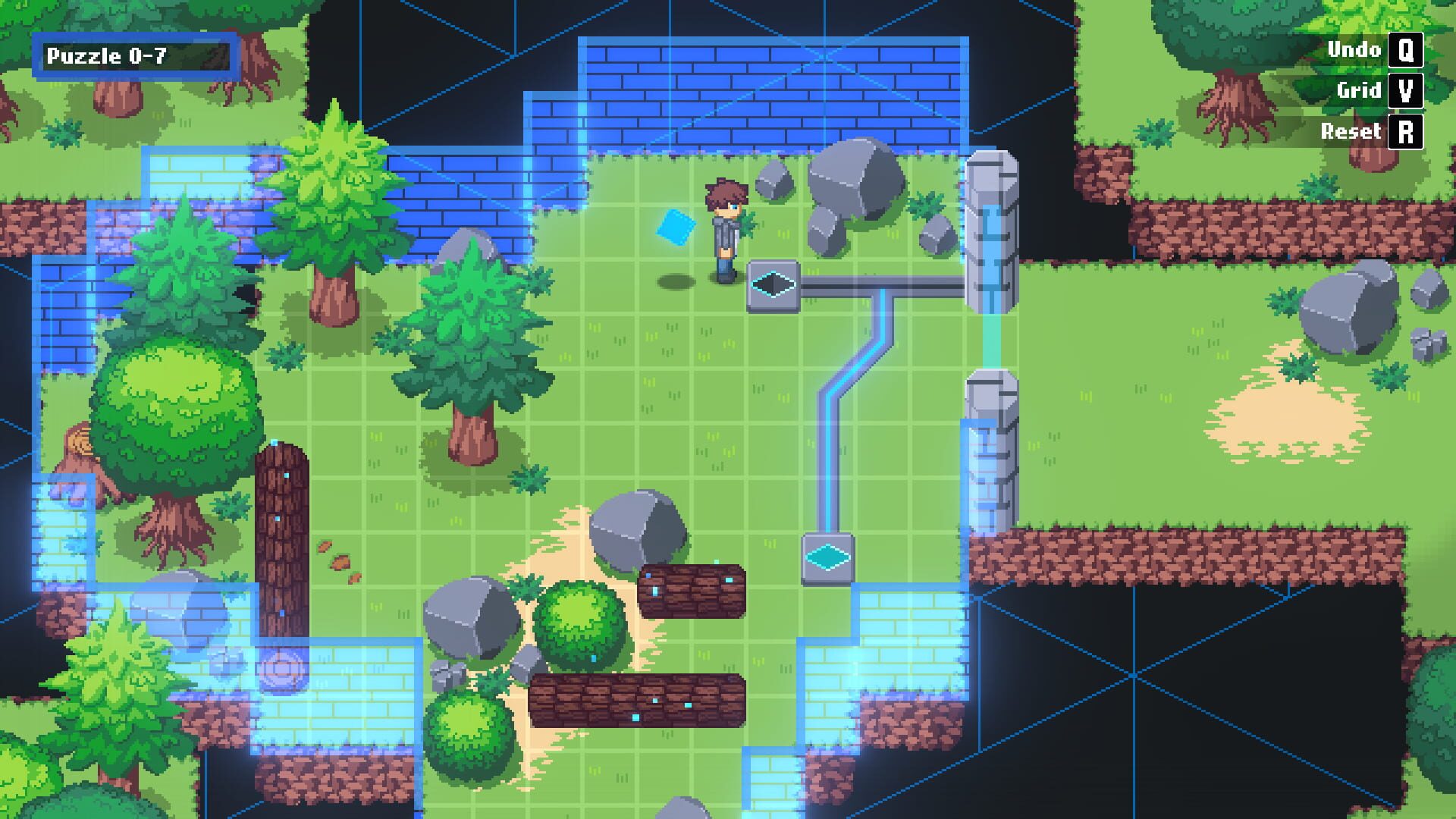Click the Undo Q key label
Viewport: 1456px width, 819px height.
(1354, 50)
